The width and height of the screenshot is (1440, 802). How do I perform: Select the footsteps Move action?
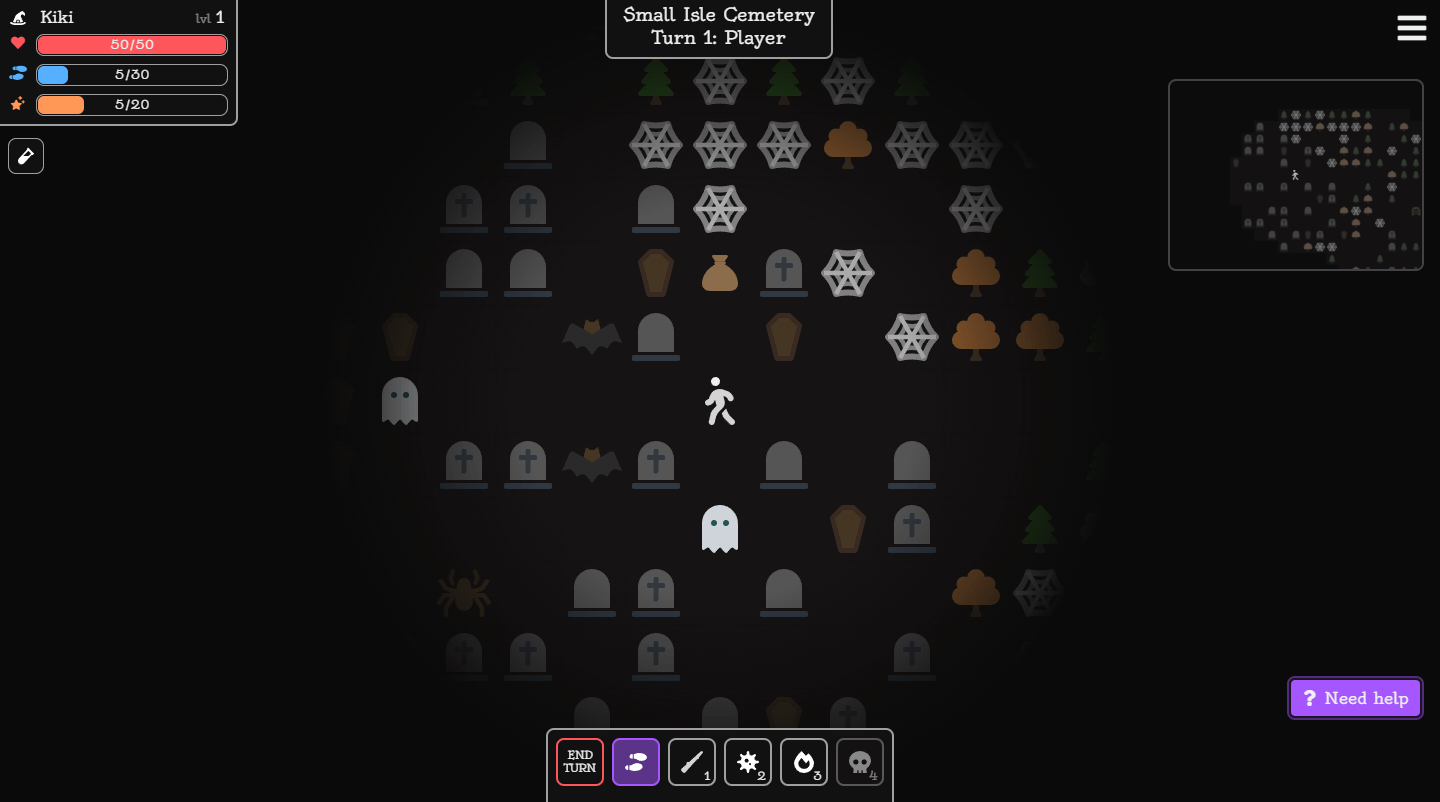(636, 762)
